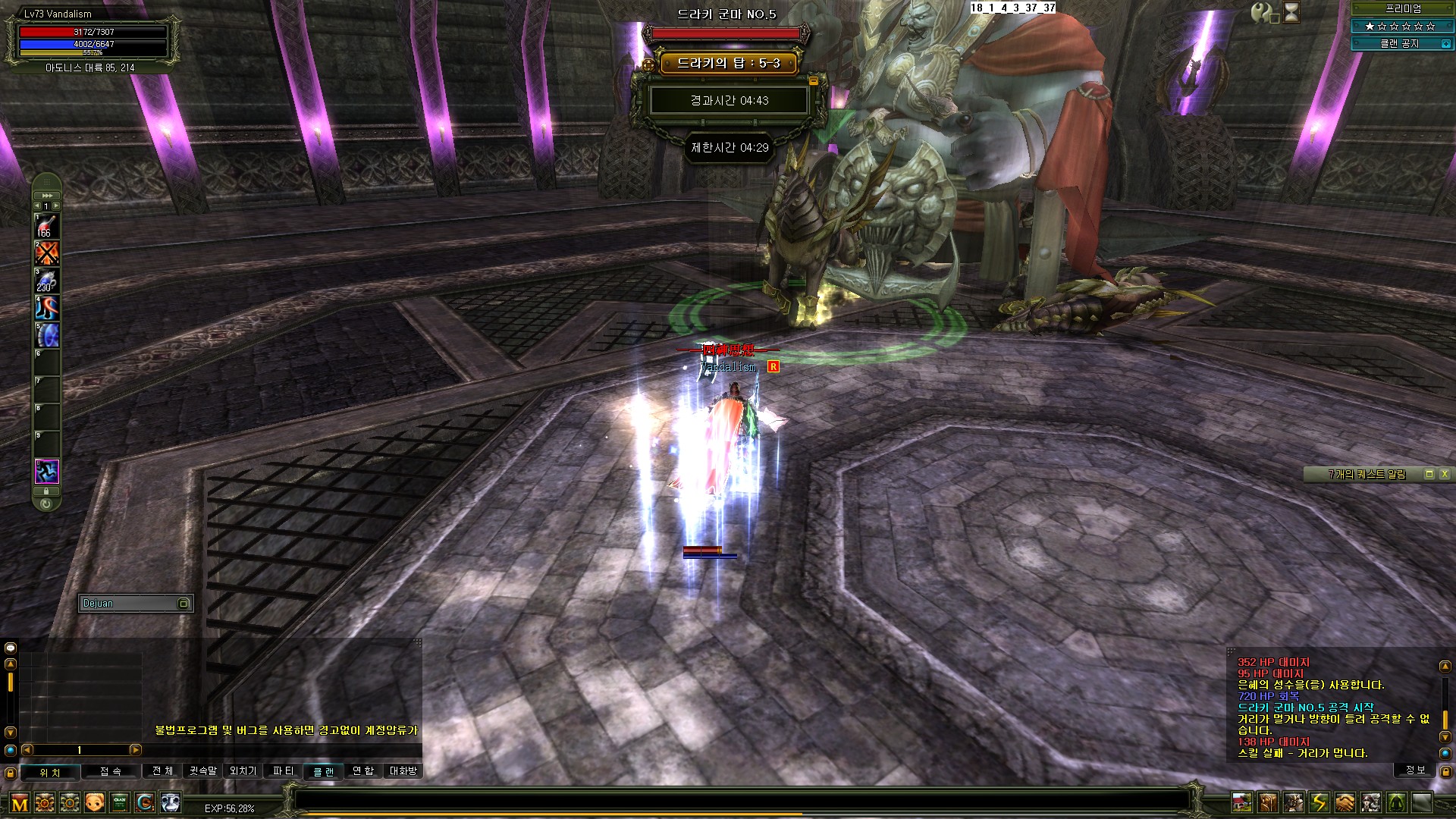Close the 7개의 퀘스트 알림 quest alert
Image resolution: width=1456 pixels, height=819 pixels.
1445,474
